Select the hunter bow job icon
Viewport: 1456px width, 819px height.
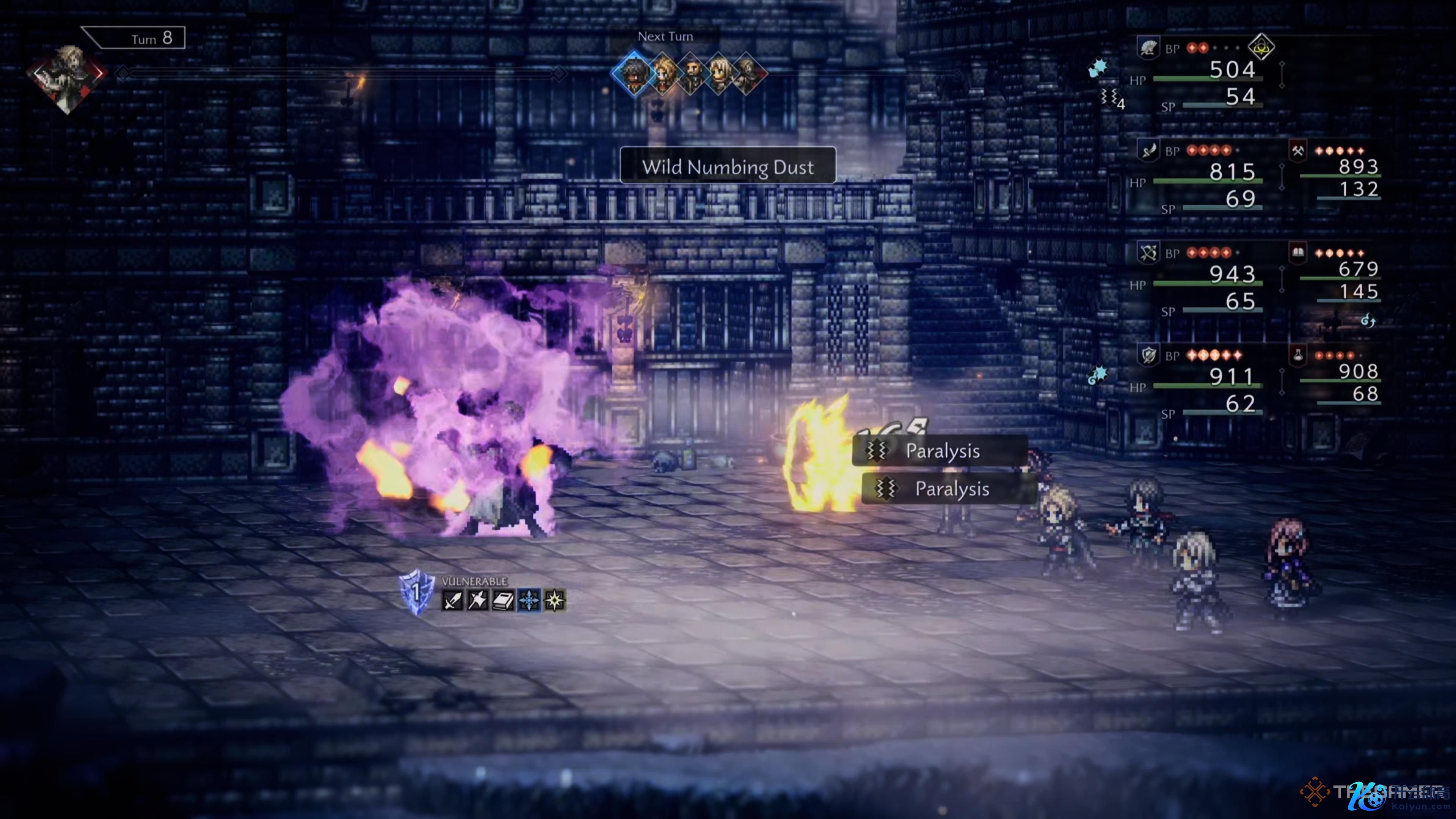[x=1148, y=253]
